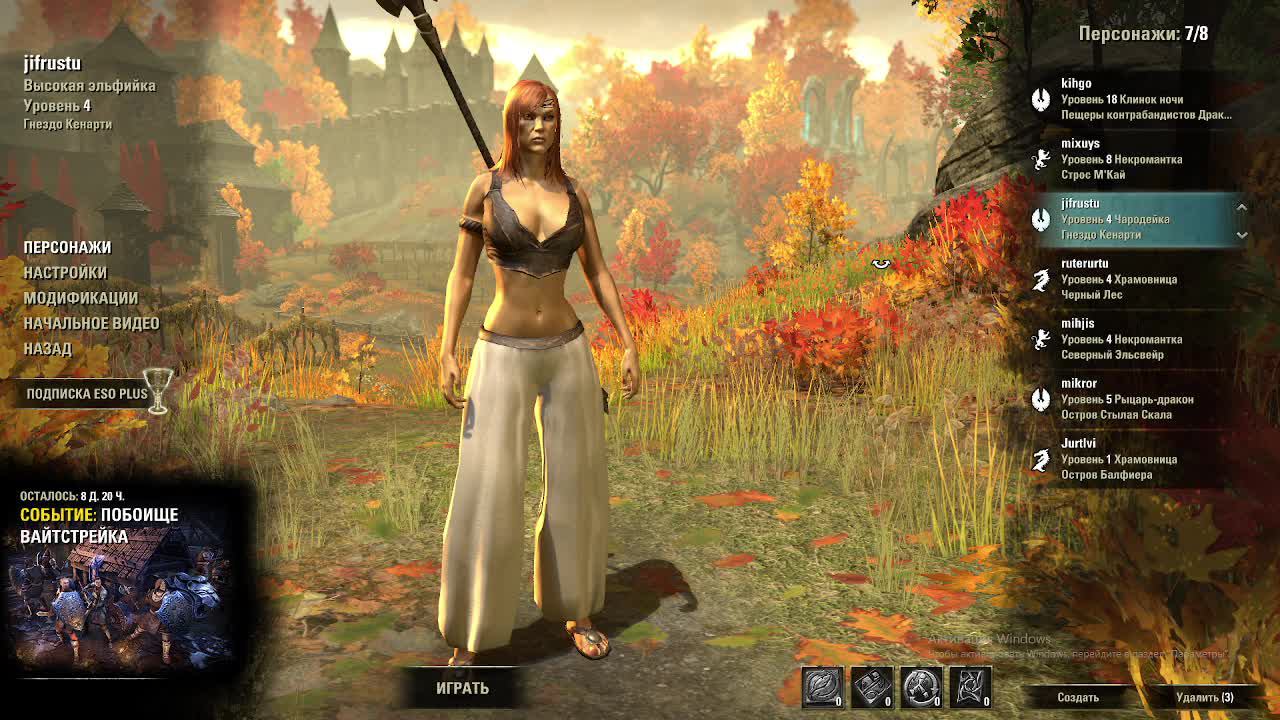Go back with the Назад entry
1280x720 pixels.
(48, 348)
